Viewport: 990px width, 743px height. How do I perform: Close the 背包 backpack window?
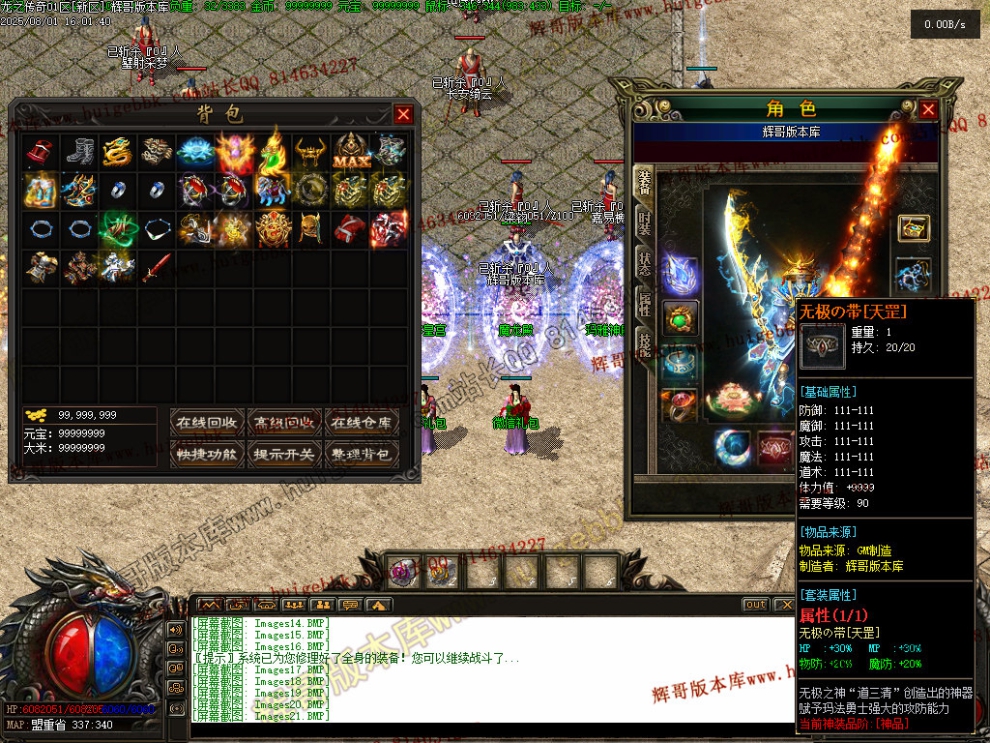(x=403, y=114)
